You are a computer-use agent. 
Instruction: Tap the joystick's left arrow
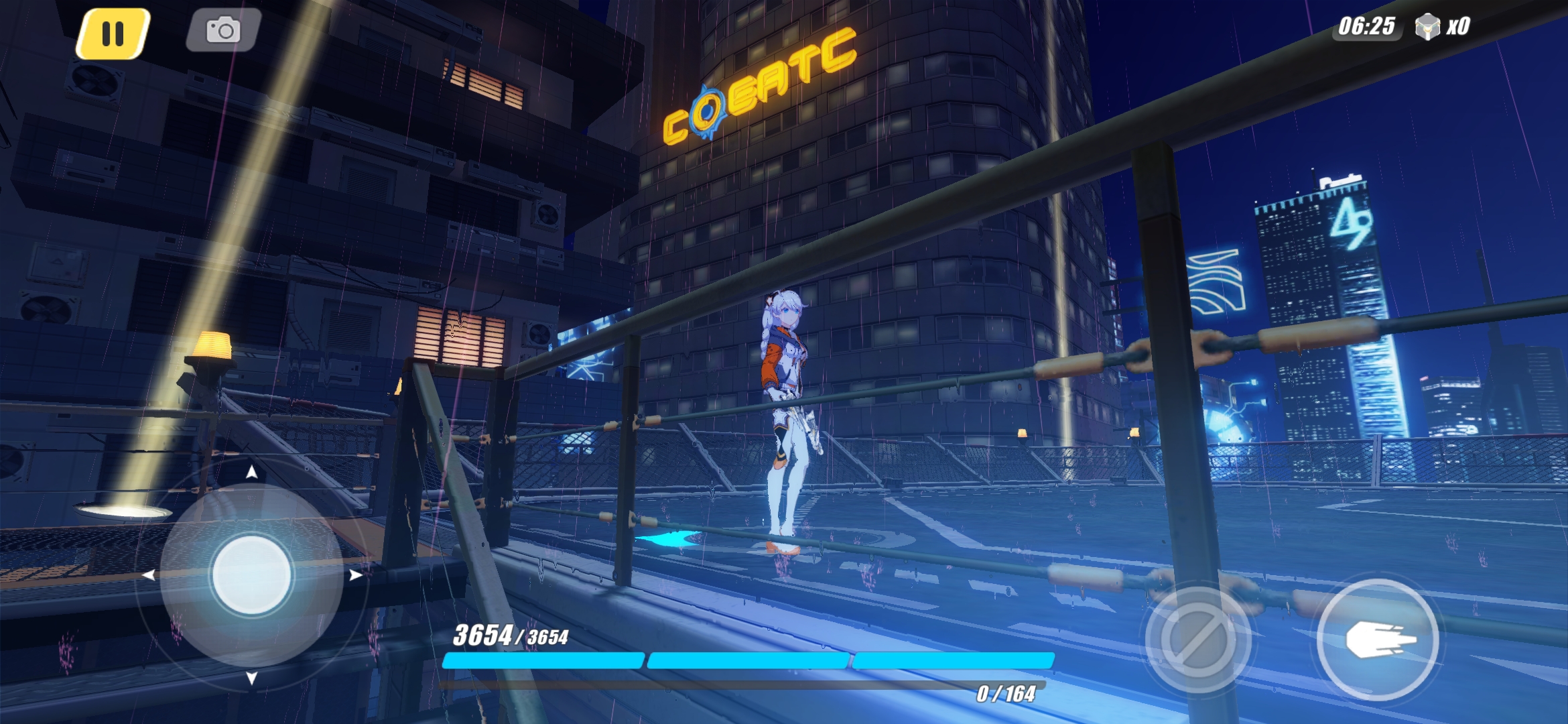(x=148, y=575)
